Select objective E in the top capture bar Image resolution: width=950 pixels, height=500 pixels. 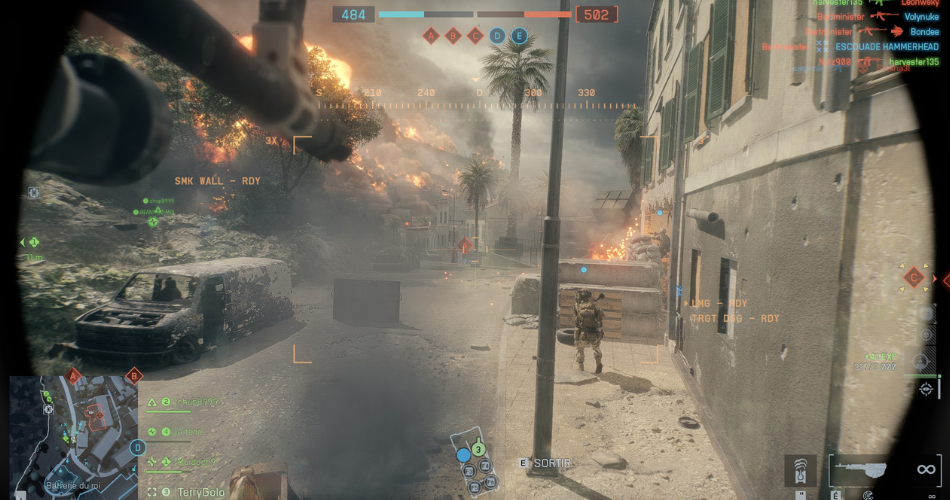[x=519, y=36]
